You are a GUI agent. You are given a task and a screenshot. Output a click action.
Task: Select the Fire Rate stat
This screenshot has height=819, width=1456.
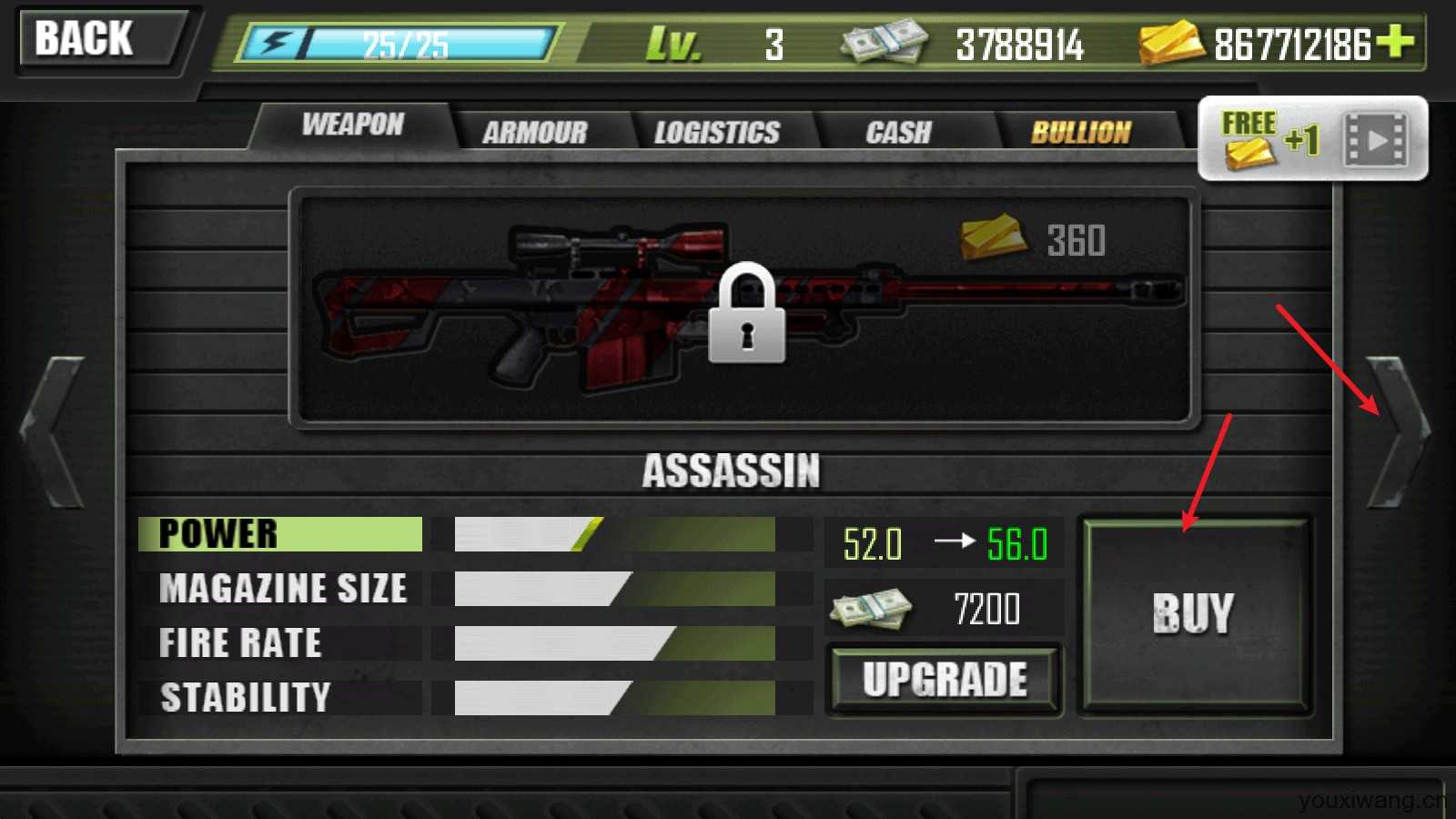tap(241, 643)
